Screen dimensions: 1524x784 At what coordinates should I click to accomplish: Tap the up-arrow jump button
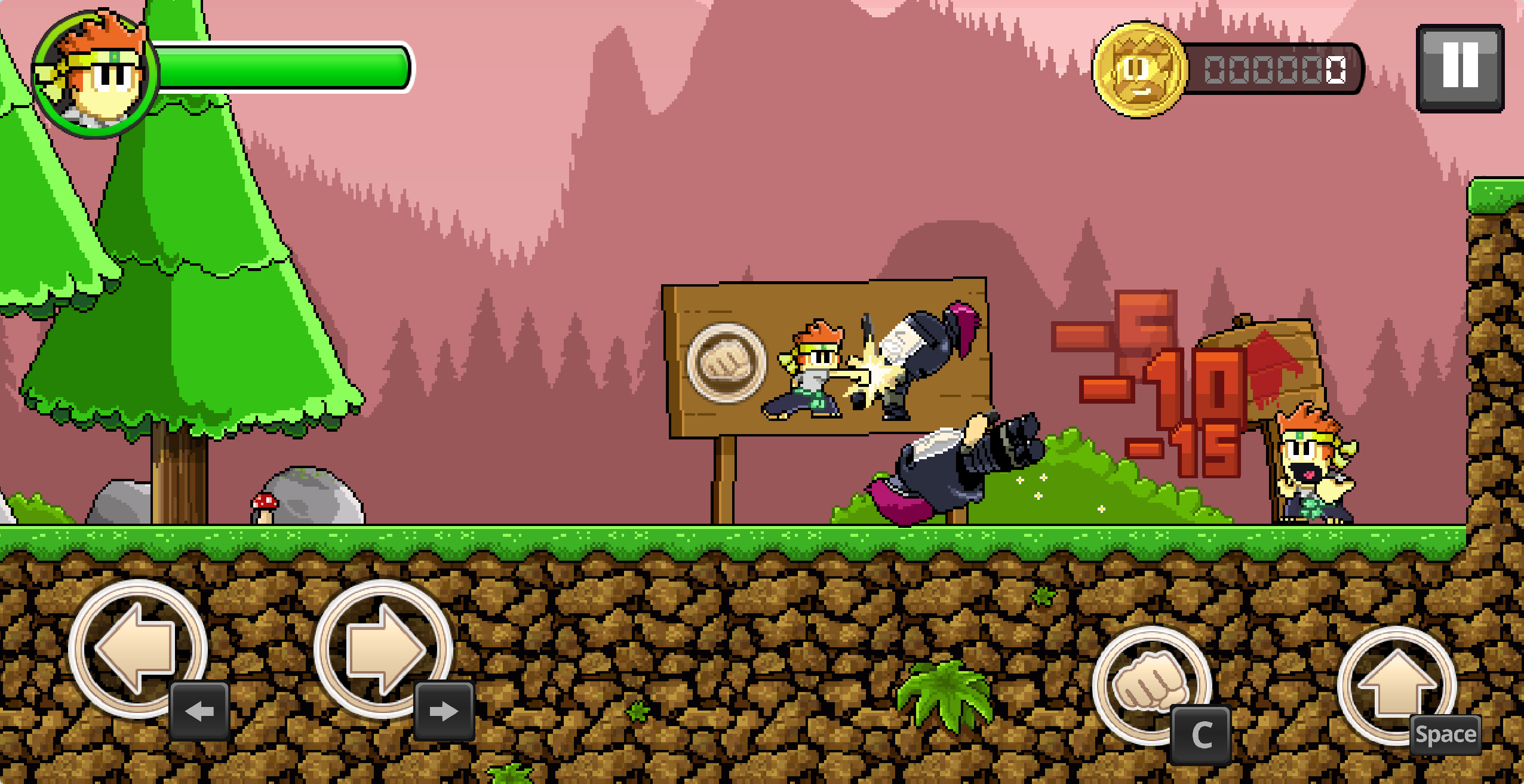pos(1396,684)
